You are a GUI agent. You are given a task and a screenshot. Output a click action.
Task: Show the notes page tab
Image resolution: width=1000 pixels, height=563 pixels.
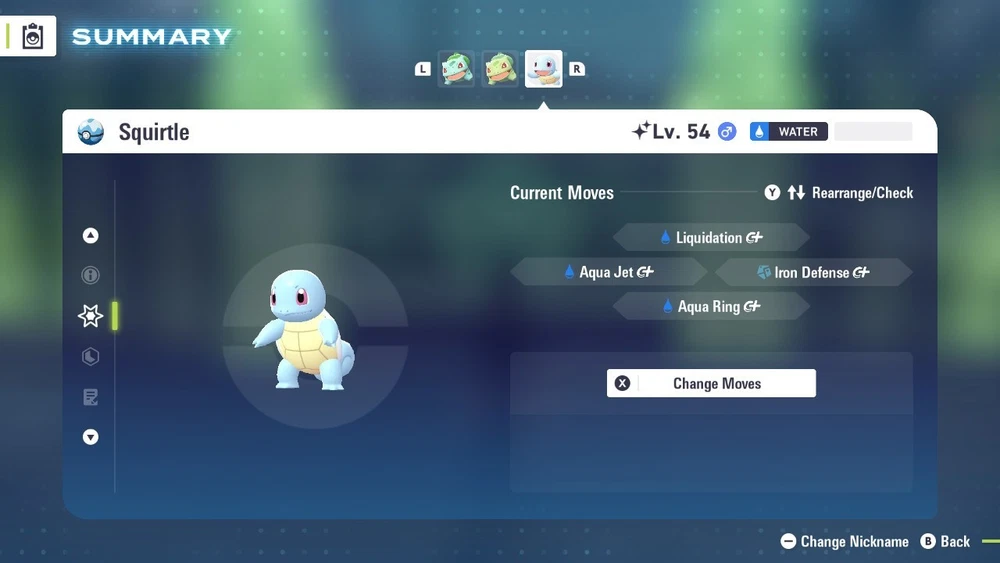pos(91,397)
